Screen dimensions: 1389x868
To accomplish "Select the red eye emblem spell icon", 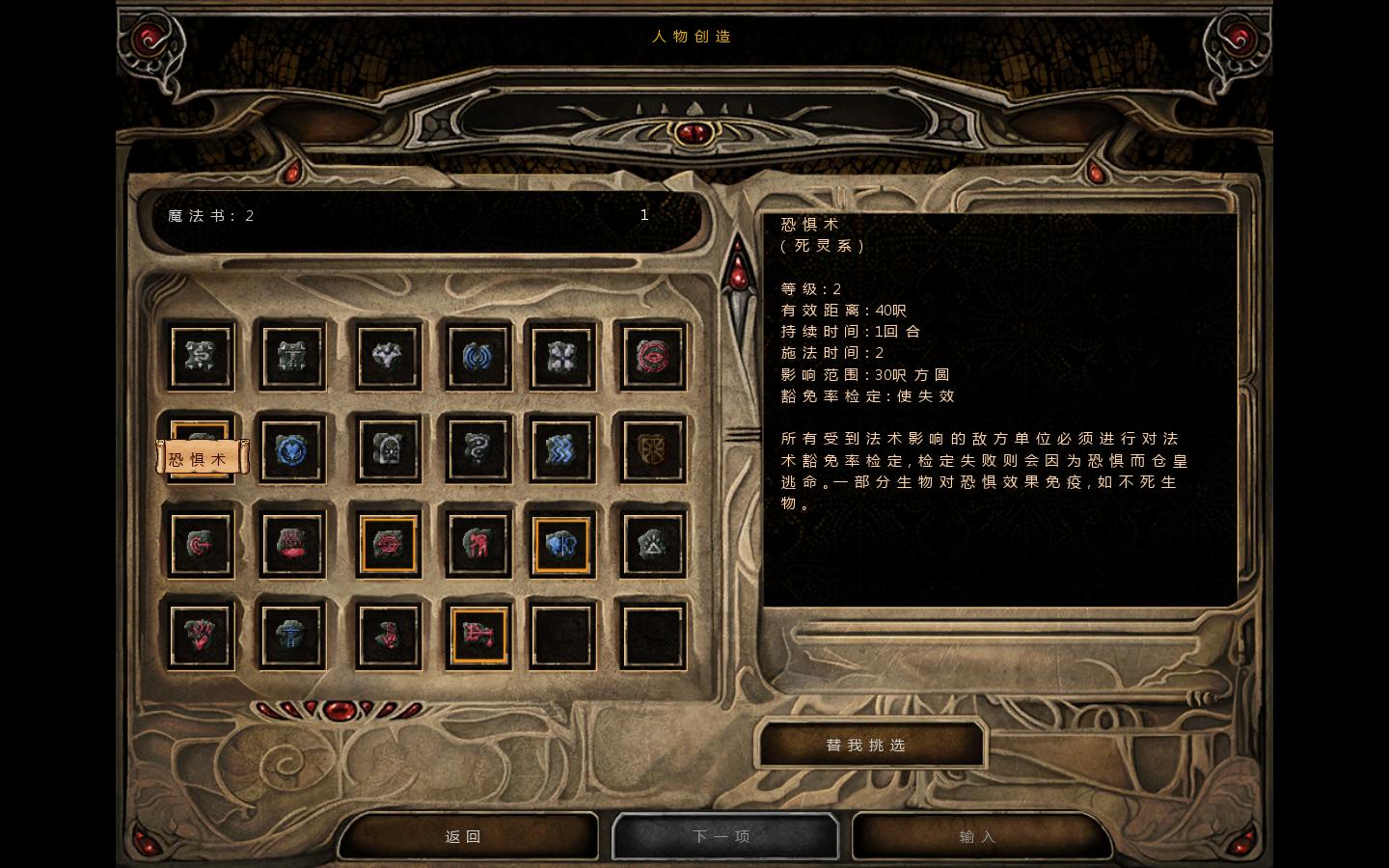I will [x=653, y=357].
